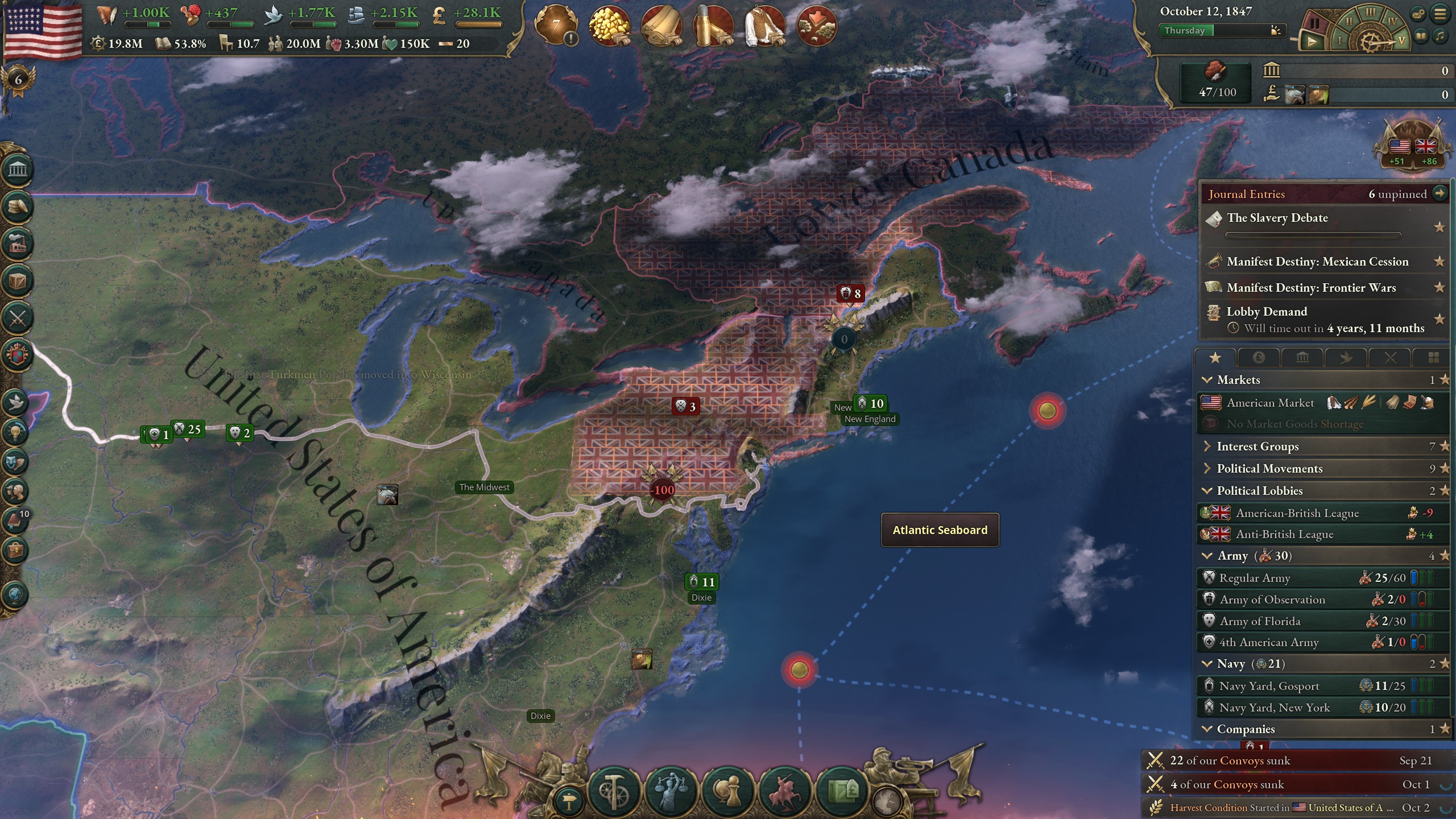
Task: Select the Military lens with the horseman
Action: (785, 791)
